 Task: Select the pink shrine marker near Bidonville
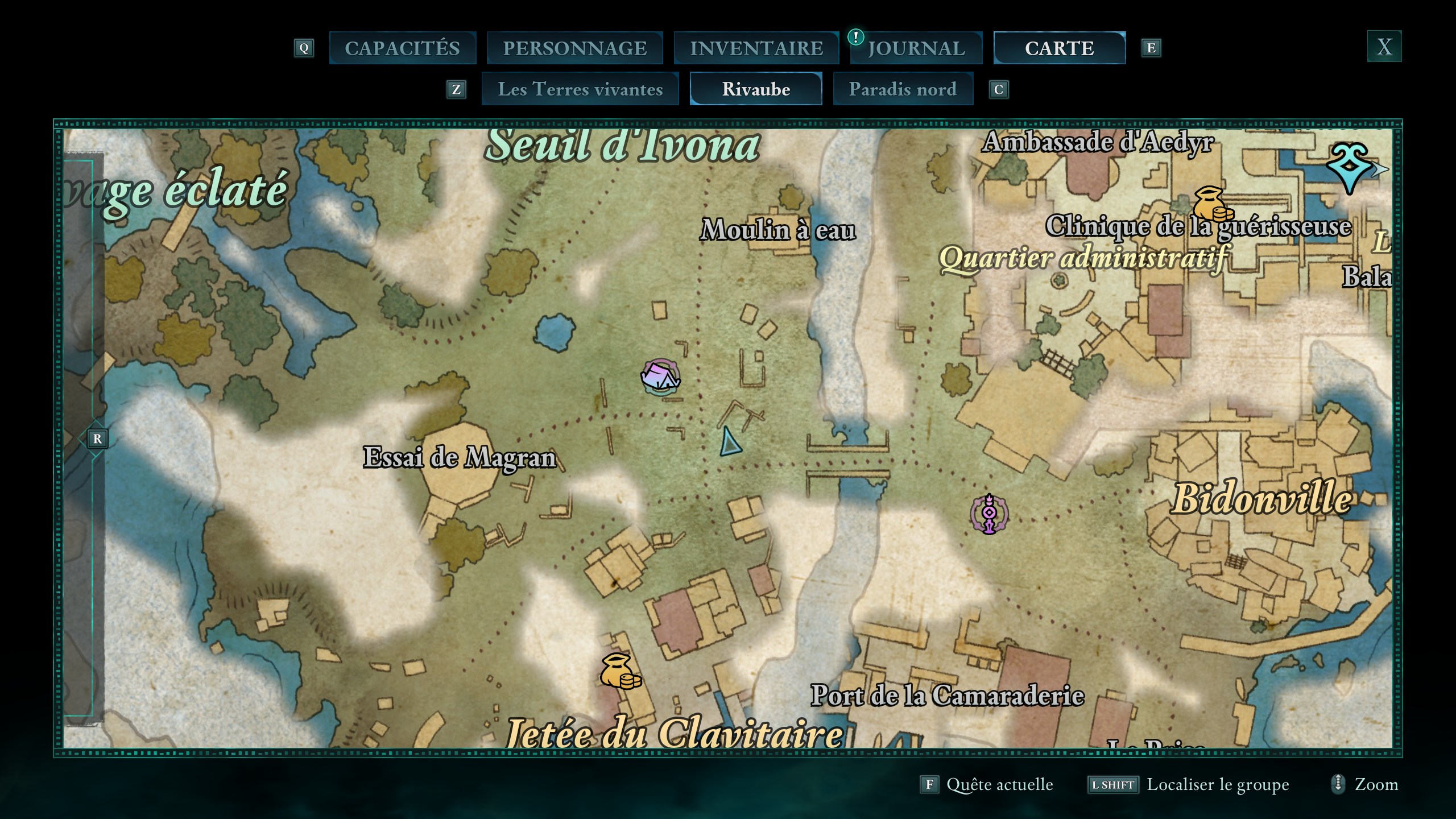click(989, 514)
